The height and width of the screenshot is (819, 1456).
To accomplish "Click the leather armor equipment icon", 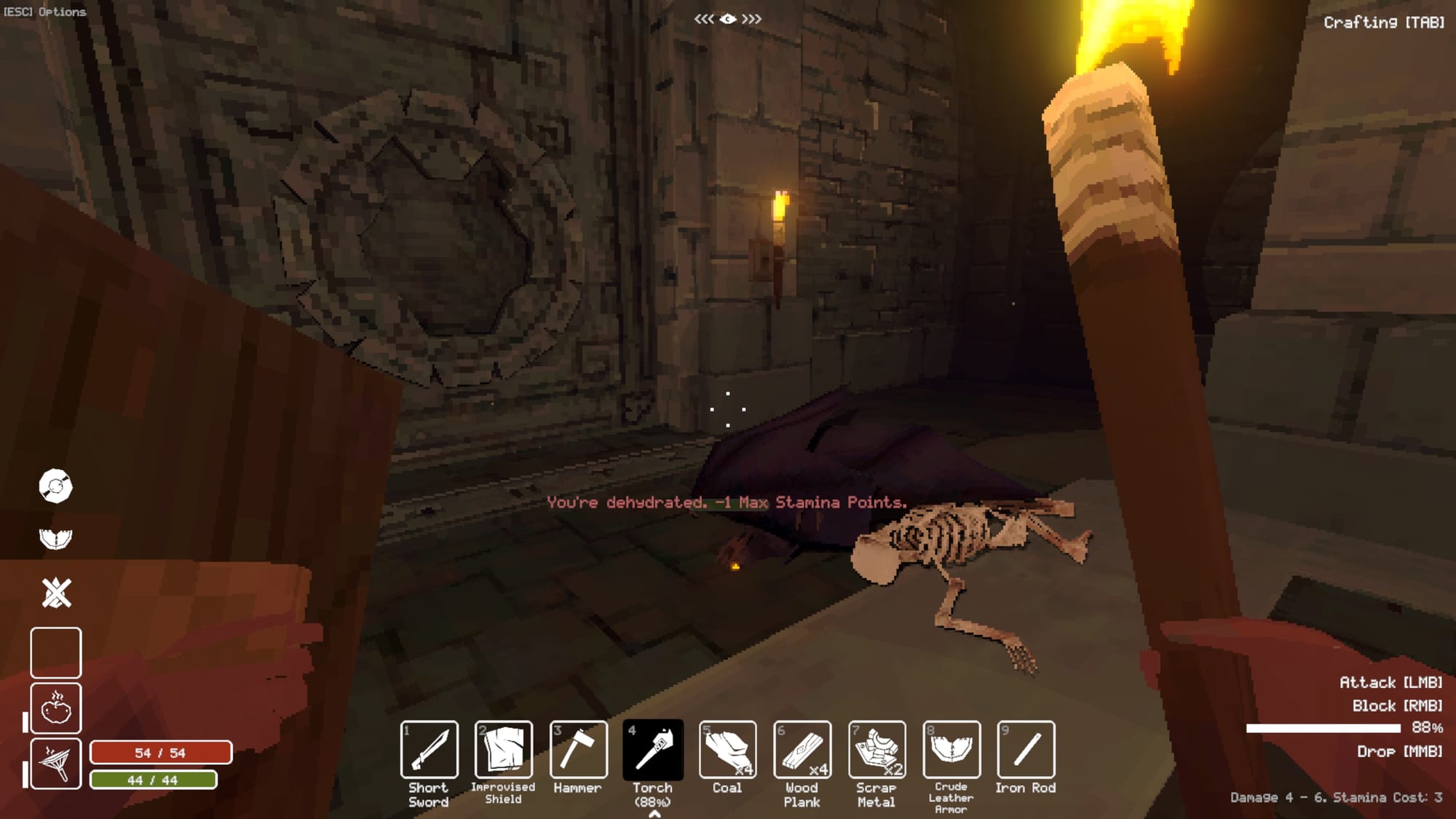I will pos(55,539).
